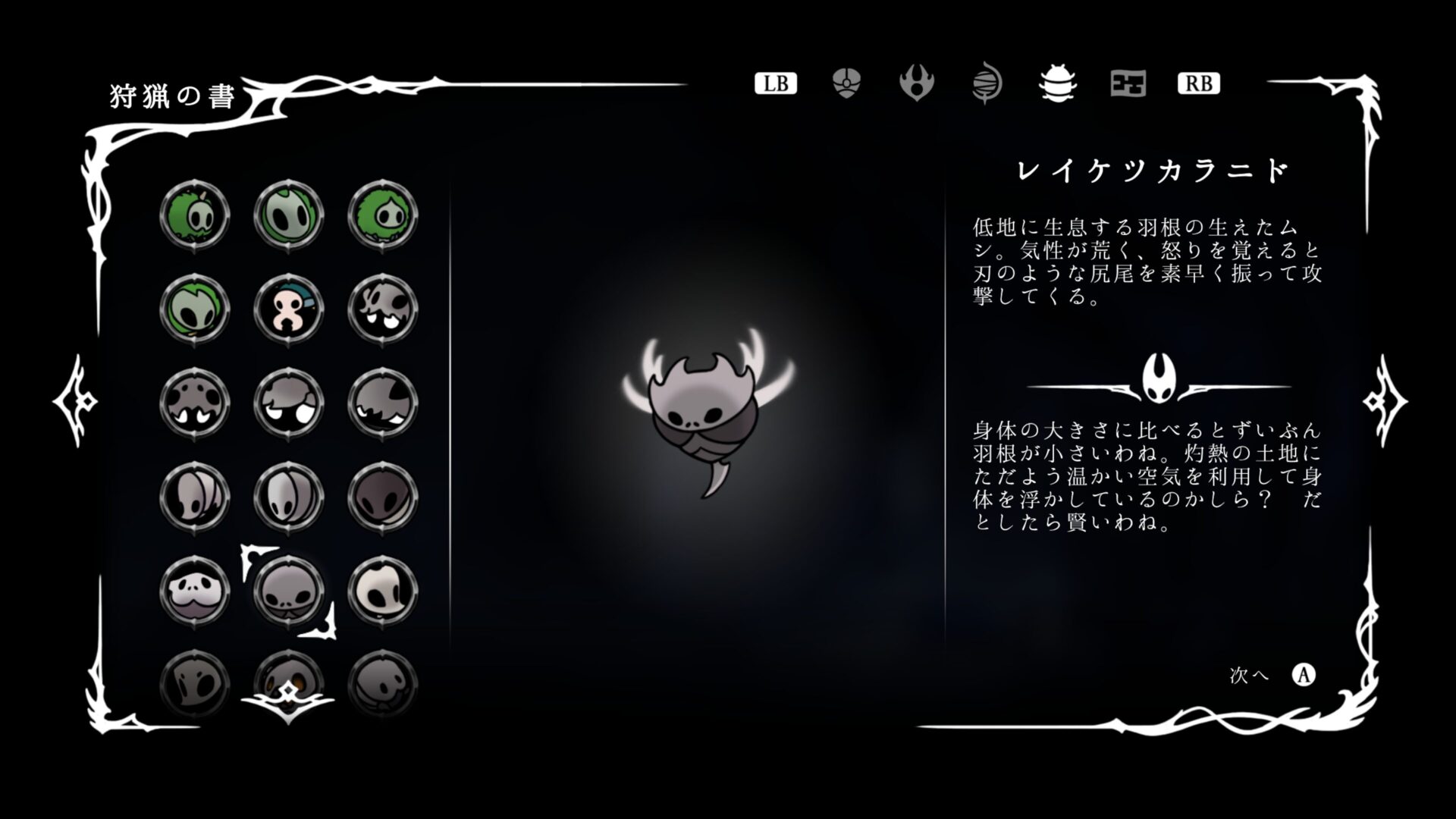Select the bug-shaped Hunter's Journal icon
Screen dimensions: 1456x819
1056,84
